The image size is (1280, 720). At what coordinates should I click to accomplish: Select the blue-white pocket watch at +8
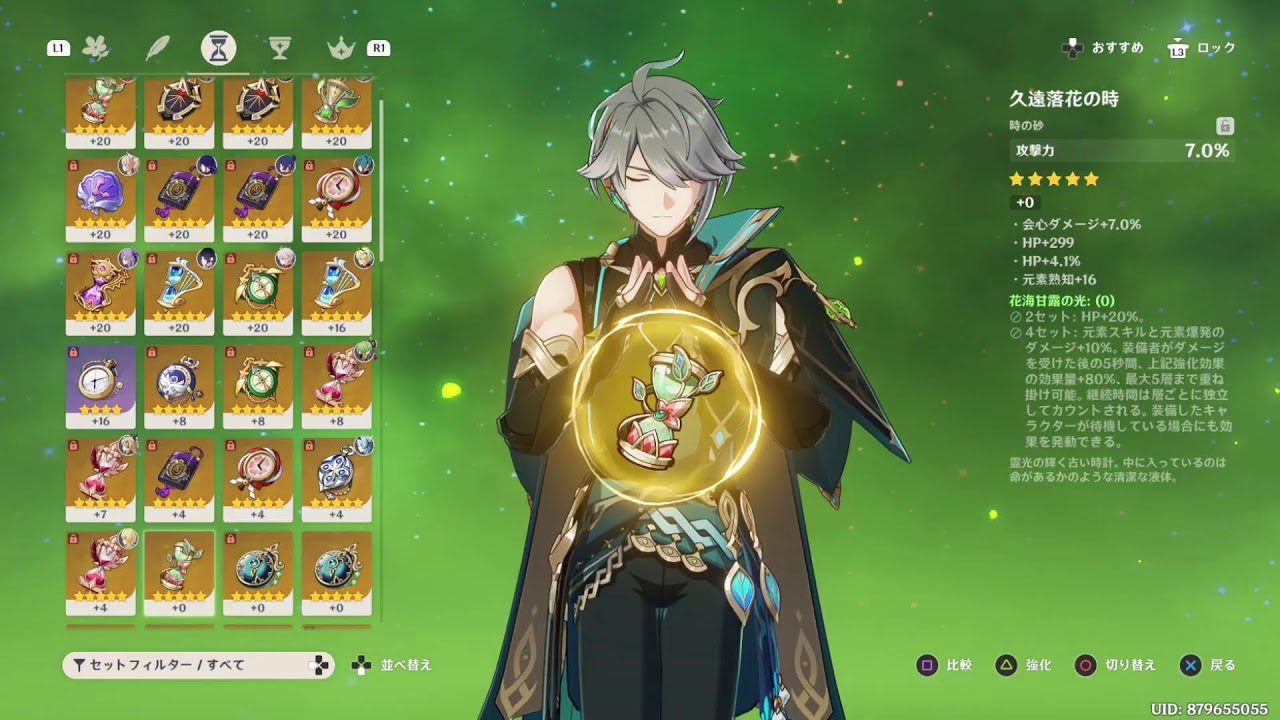179,385
